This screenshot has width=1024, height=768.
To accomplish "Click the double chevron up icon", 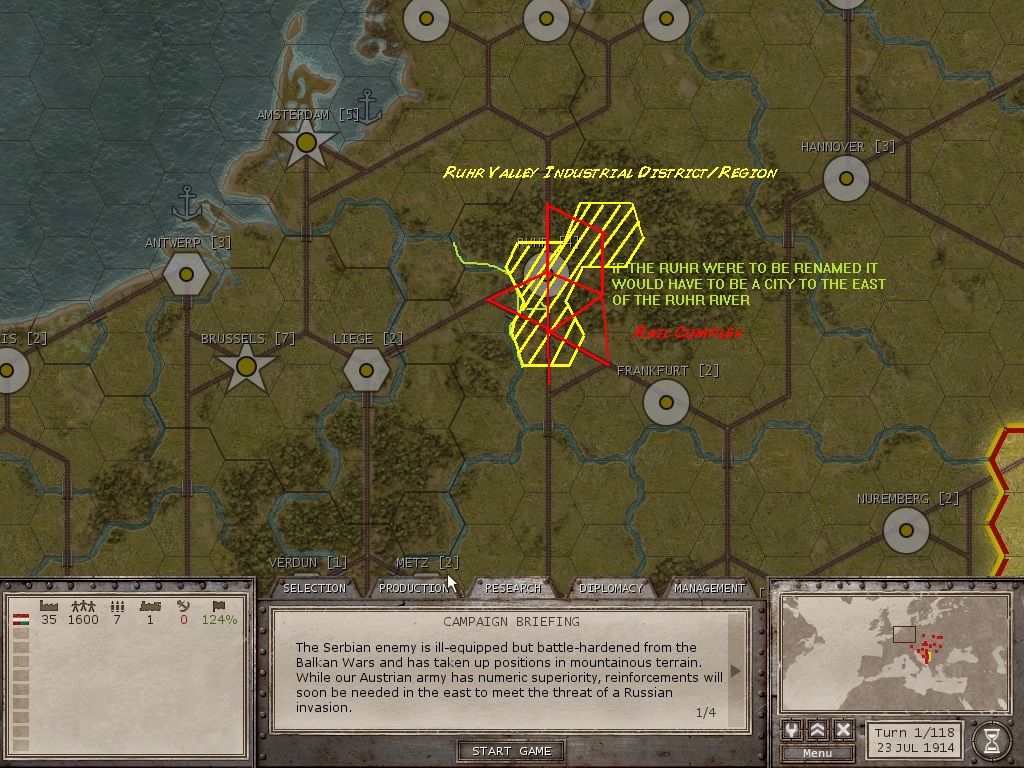I will tap(817, 730).
